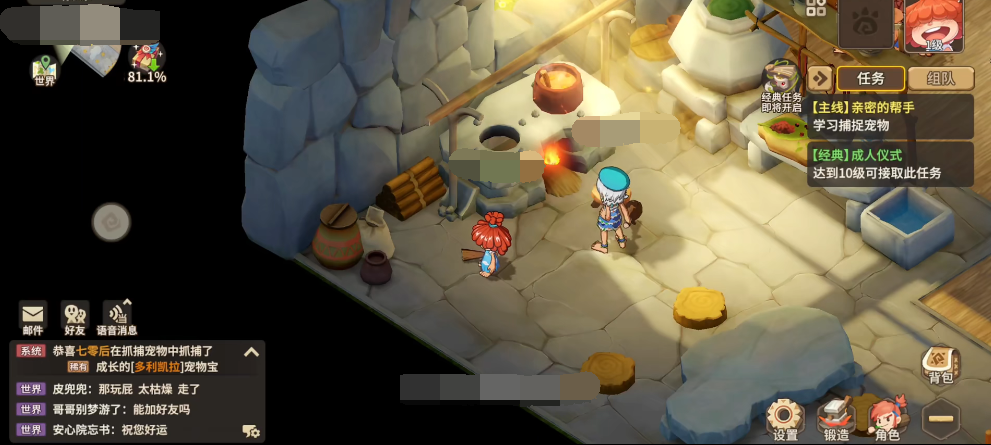Select the 任务 quest tab

click(871, 79)
